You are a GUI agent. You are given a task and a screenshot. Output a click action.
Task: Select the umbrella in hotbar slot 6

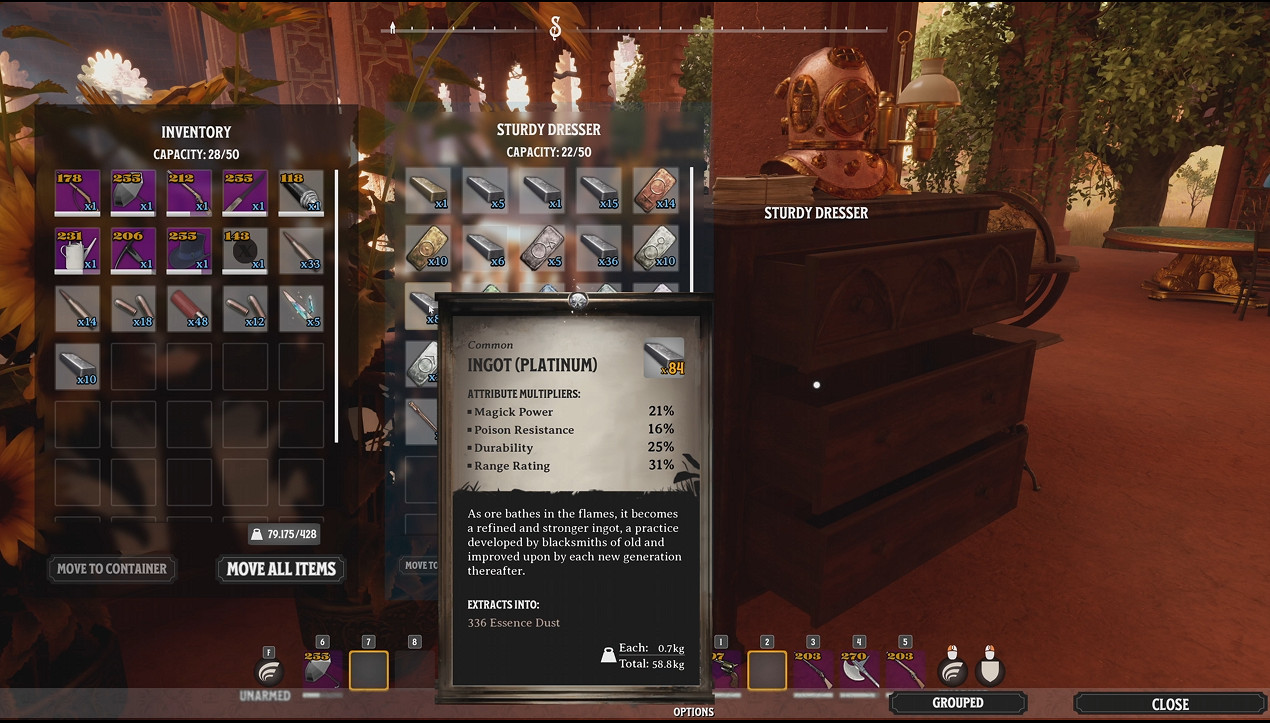coord(322,669)
